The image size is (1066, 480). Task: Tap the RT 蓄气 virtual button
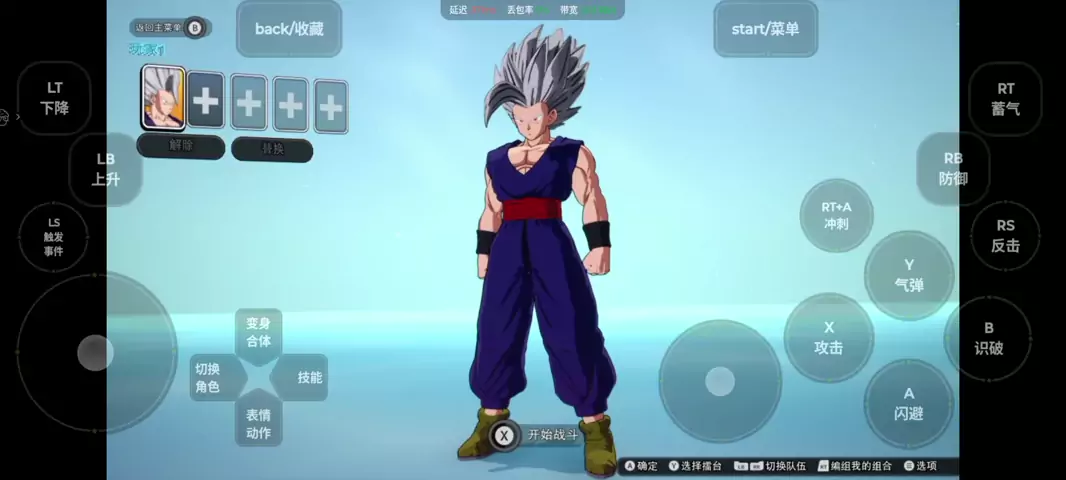(1005, 99)
